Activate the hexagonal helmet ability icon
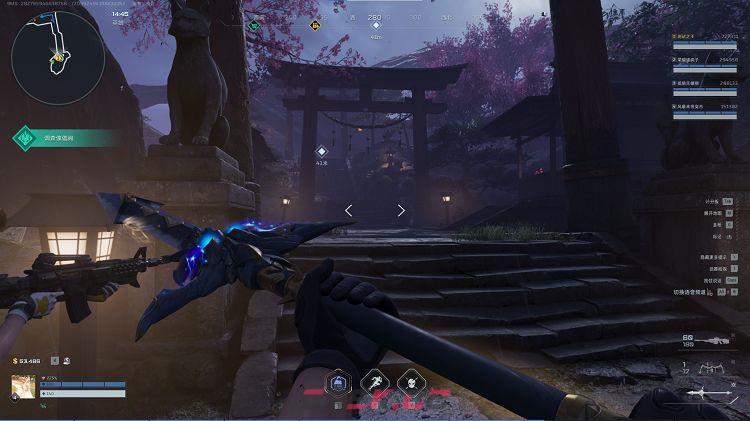750x421 pixels. pyautogui.click(x=339, y=381)
